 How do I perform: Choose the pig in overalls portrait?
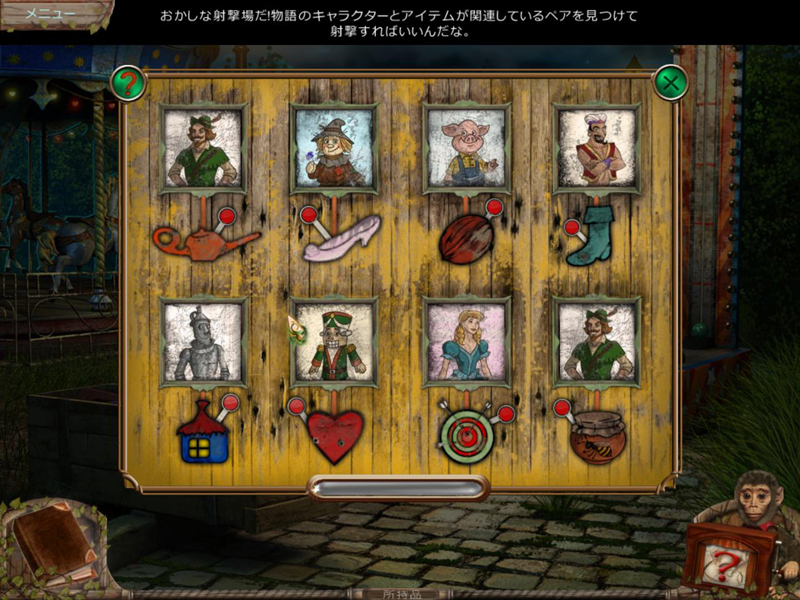click(467, 149)
